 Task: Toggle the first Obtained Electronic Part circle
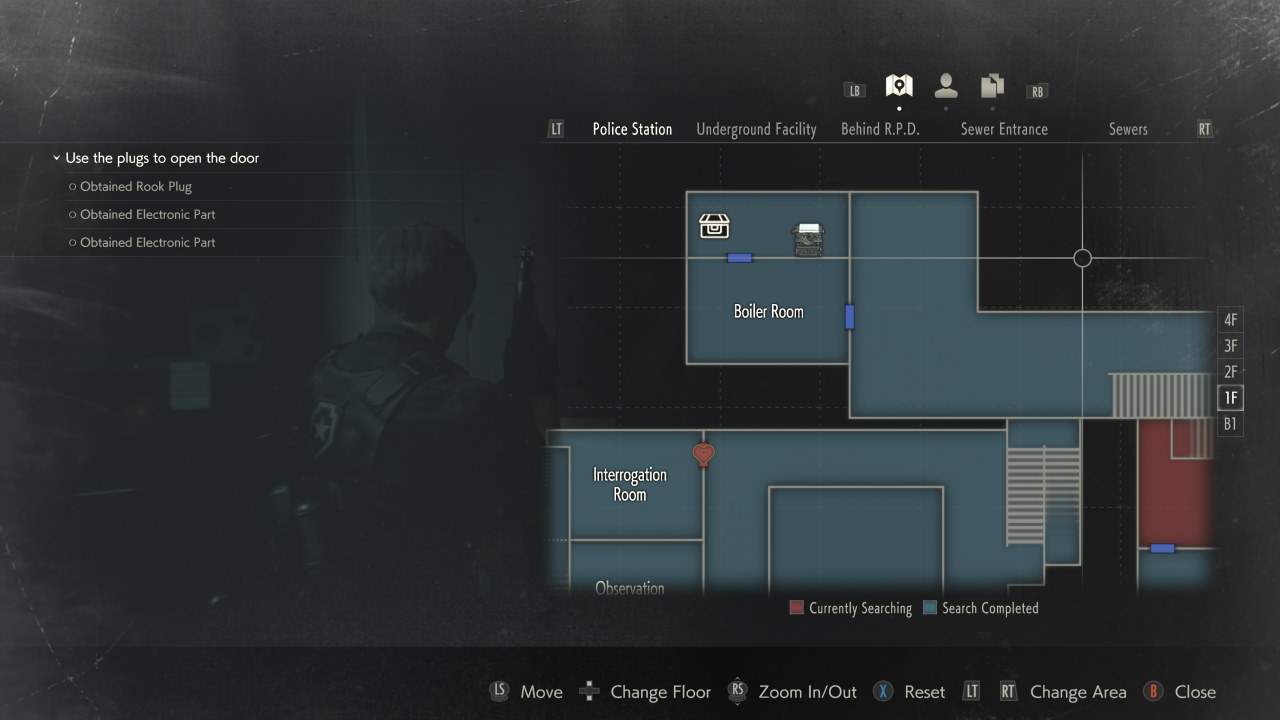click(71, 214)
